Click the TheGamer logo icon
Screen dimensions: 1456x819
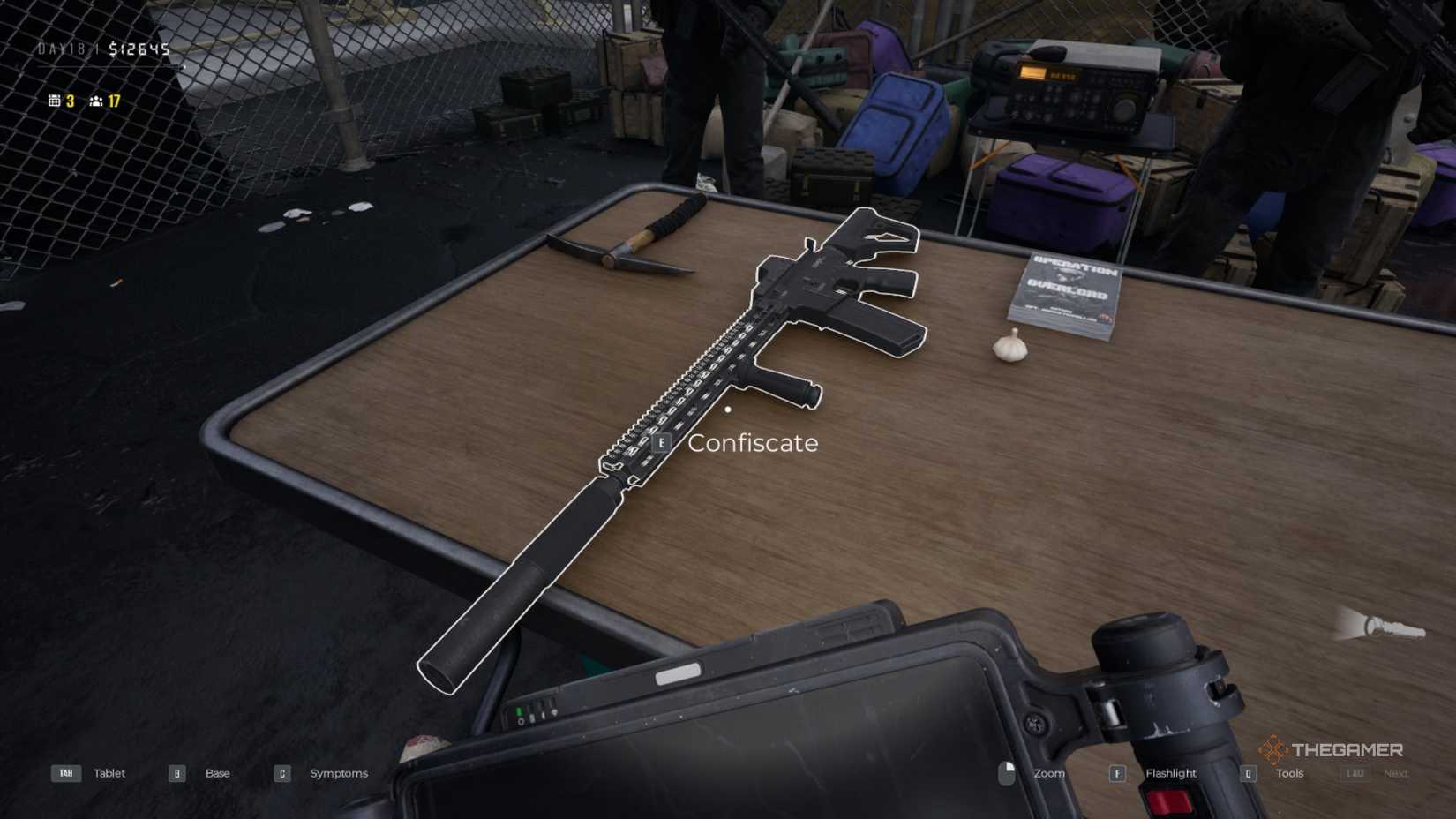tap(1273, 752)
